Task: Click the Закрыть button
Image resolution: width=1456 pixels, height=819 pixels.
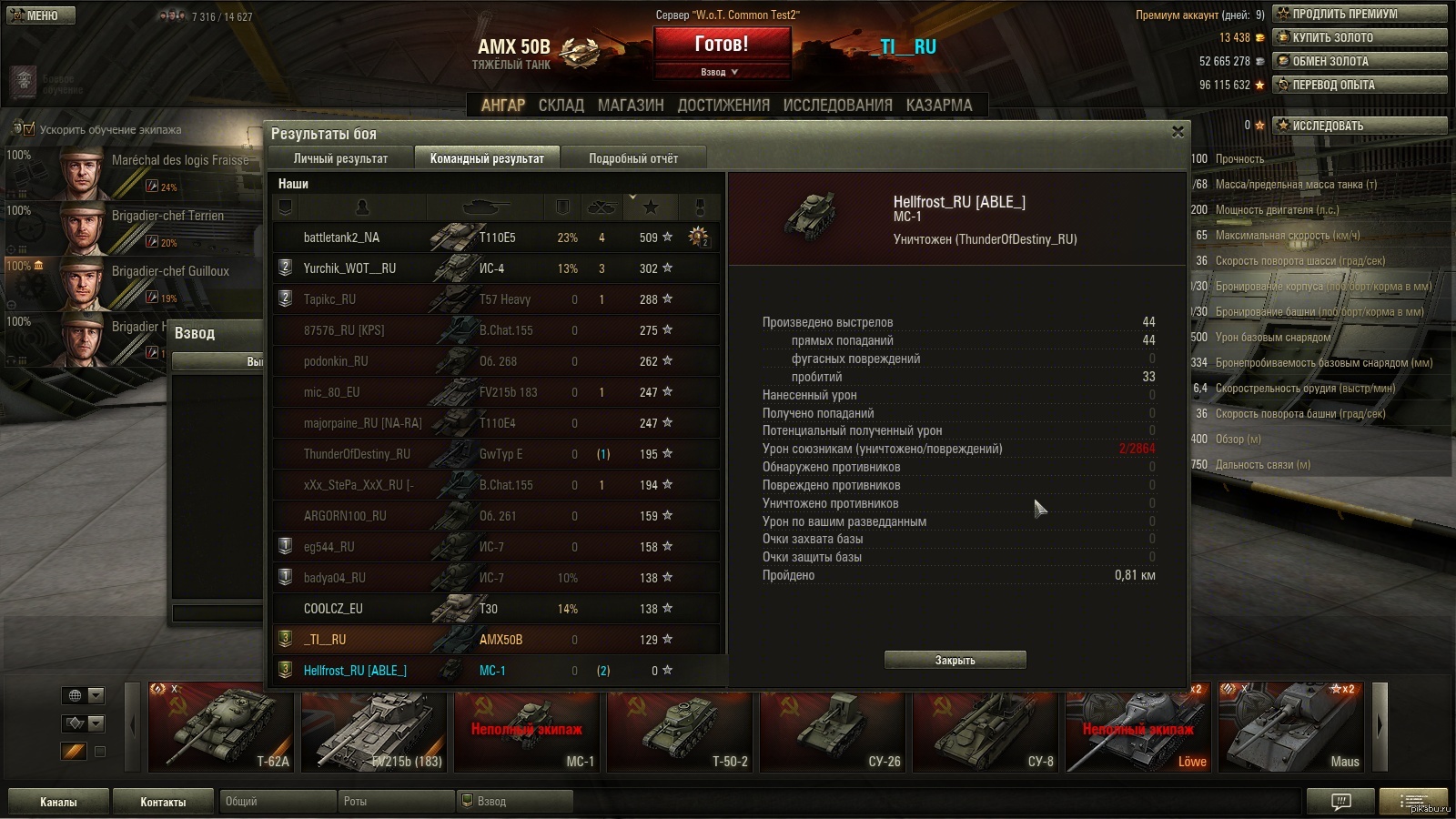Action: 955,660
